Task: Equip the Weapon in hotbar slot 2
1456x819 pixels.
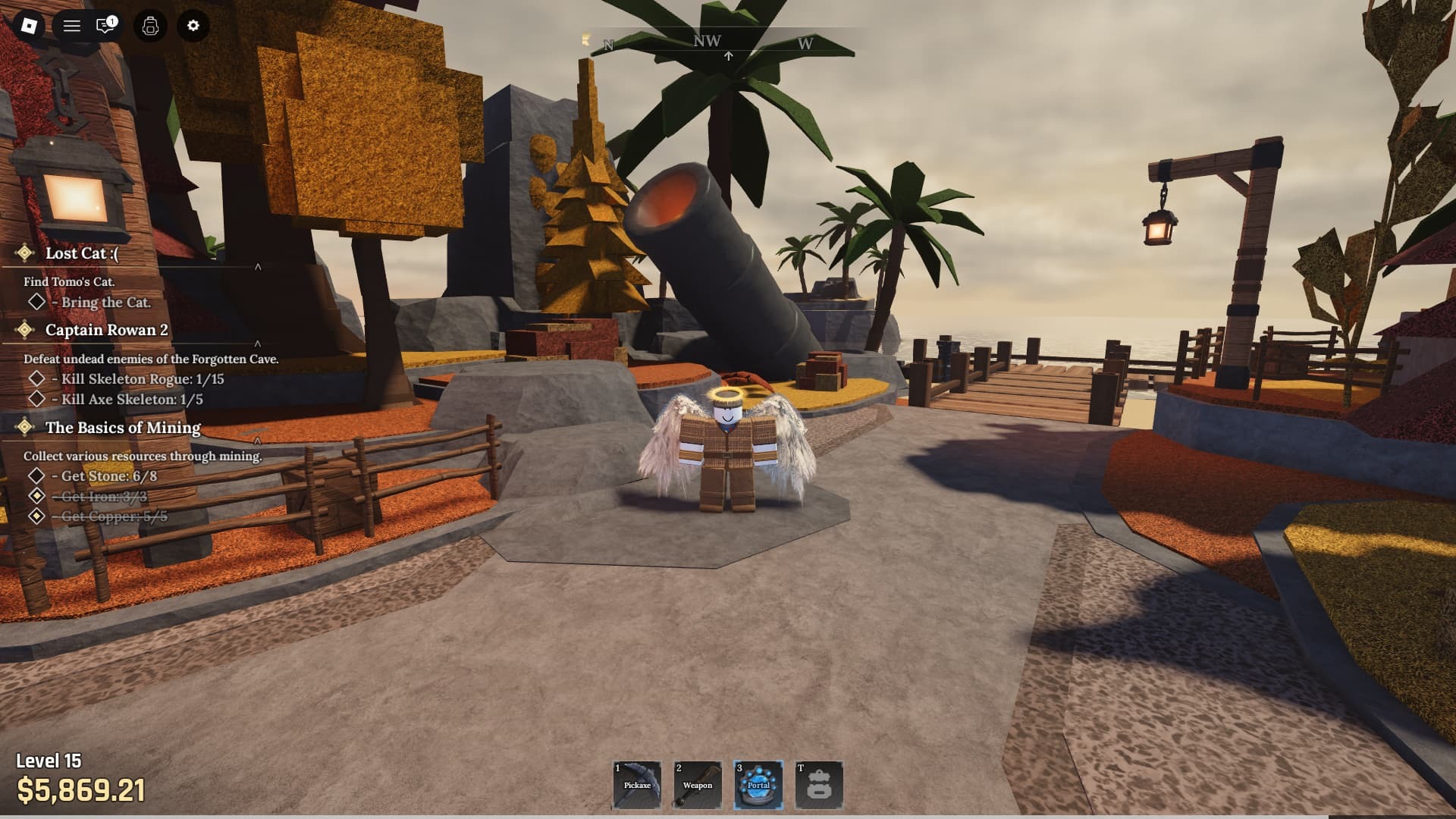Action: click(x=697, y=785)
